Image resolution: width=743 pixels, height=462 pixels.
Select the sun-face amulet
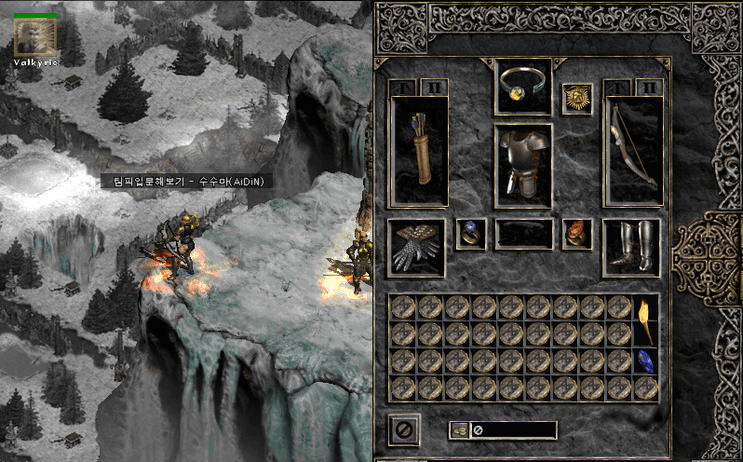click(x=577, y=99)
